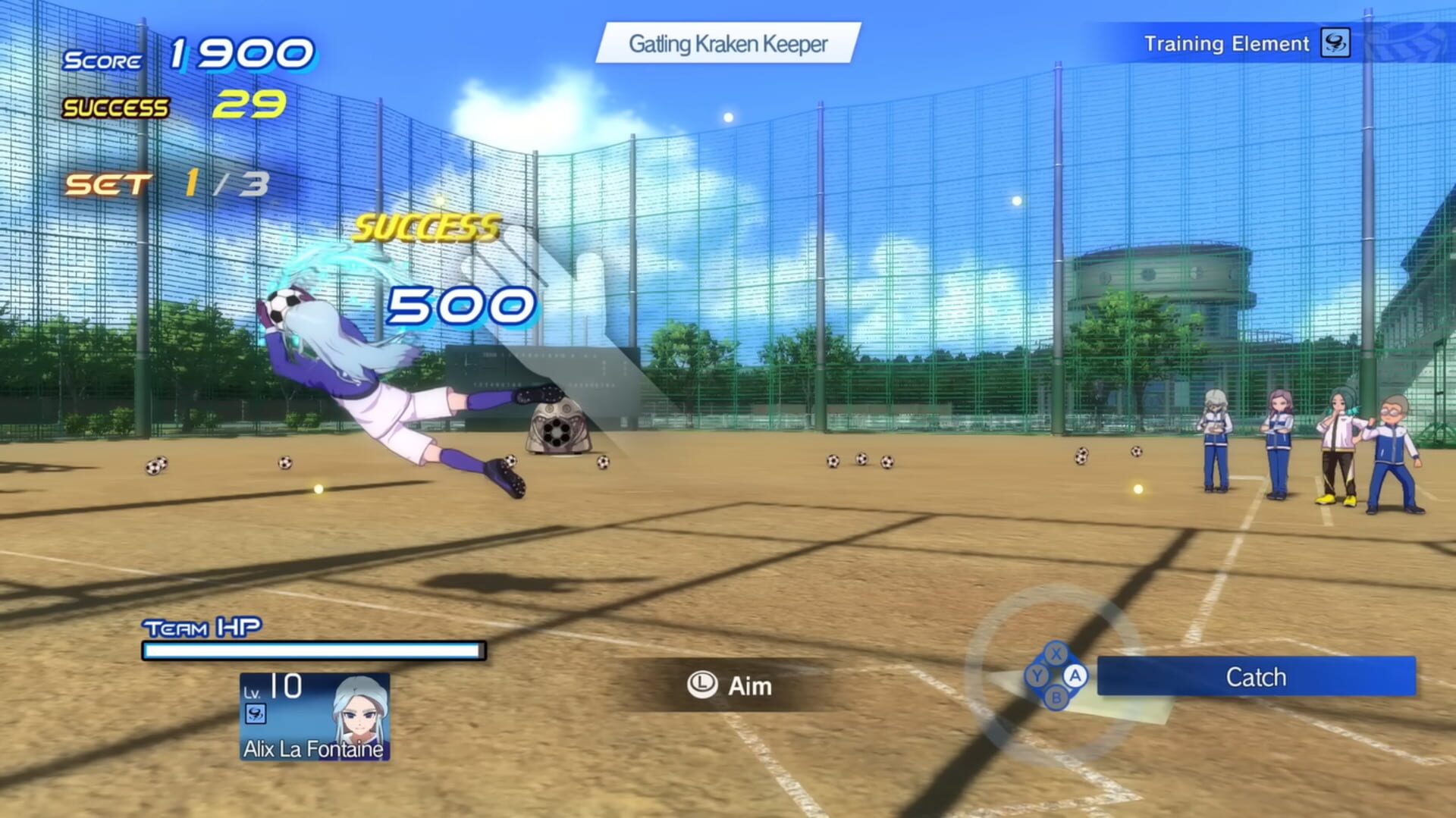Click the Aim prompt label
The height and width of the screenshot is (818, 1456).
pos(746,686)
